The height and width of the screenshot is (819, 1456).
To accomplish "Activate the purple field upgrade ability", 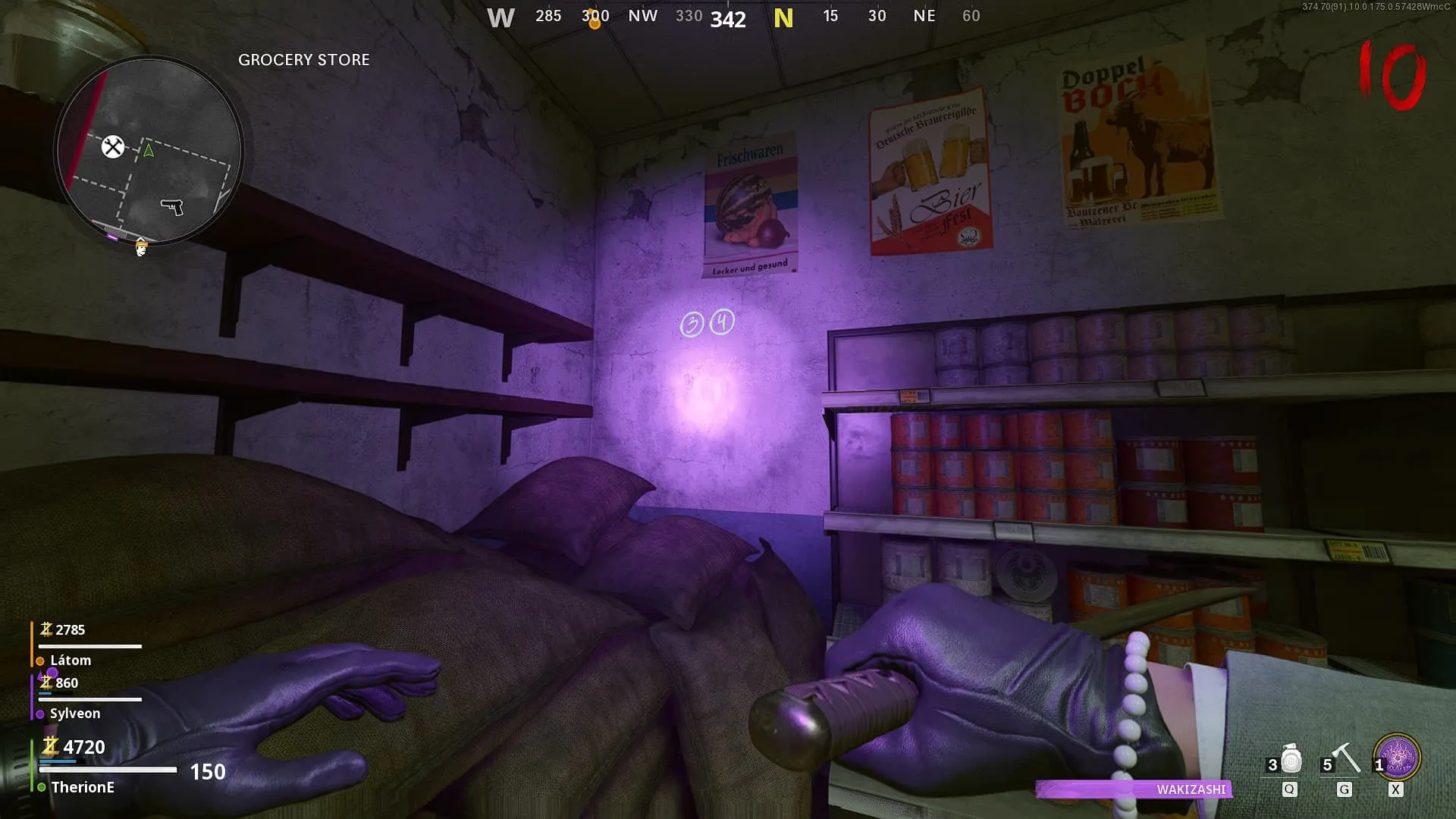I will pos(1397,758).
